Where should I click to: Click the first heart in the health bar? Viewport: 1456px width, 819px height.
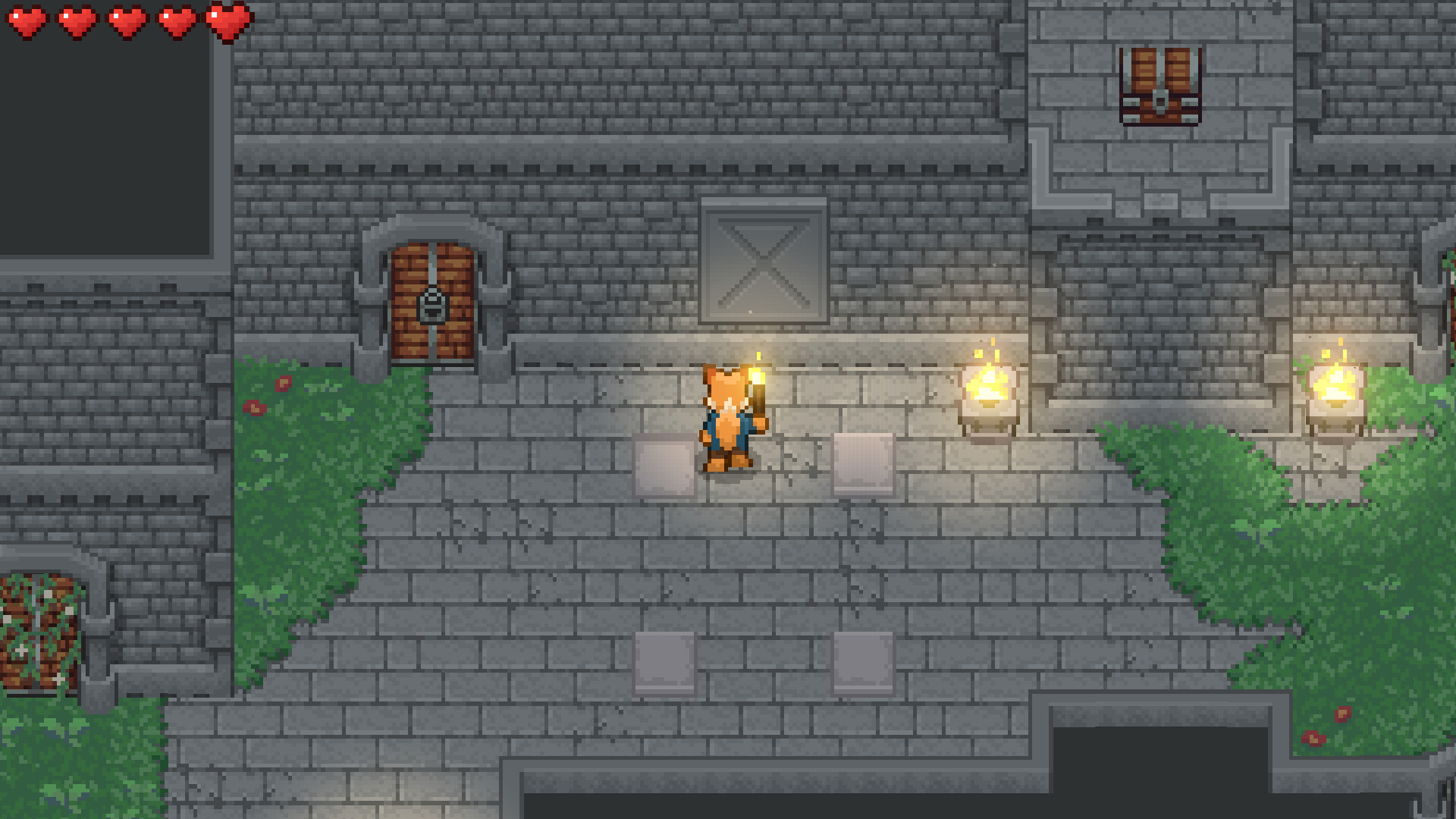27,23
